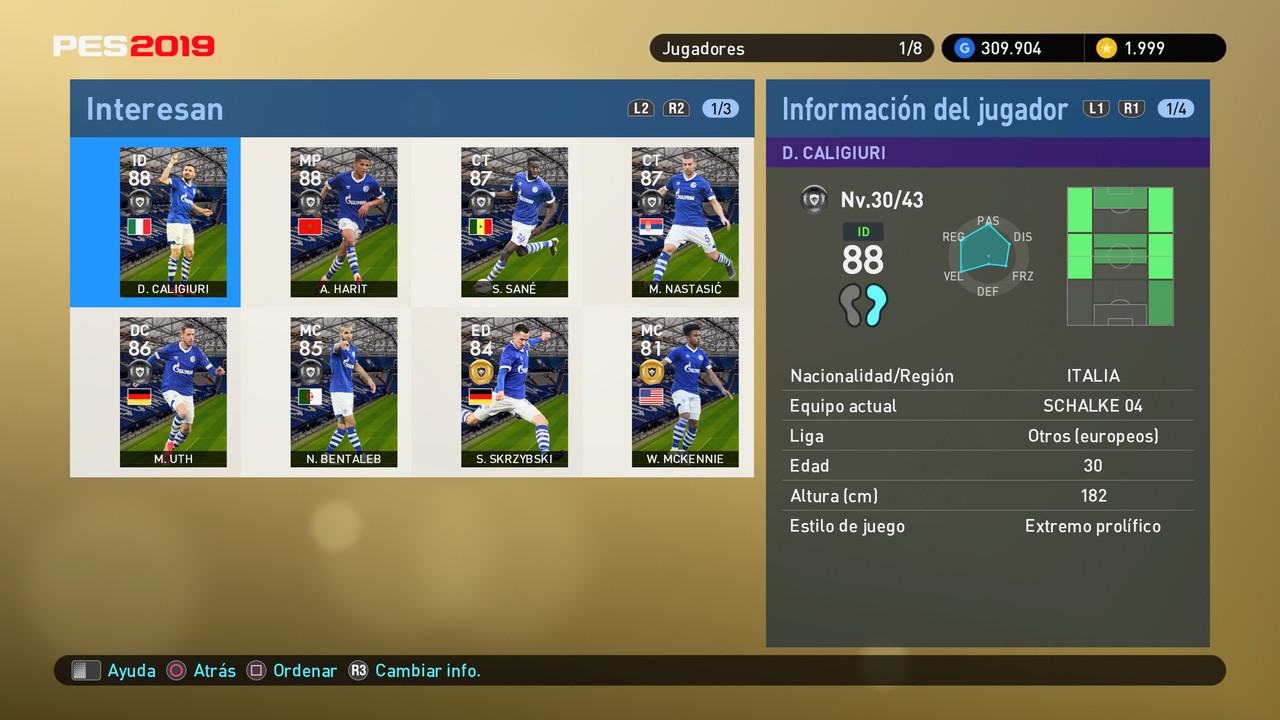Select the Interesan panel title
The height and width of the screenshot is (720, 1280).
pyautogui.click(x=154, y=110)
